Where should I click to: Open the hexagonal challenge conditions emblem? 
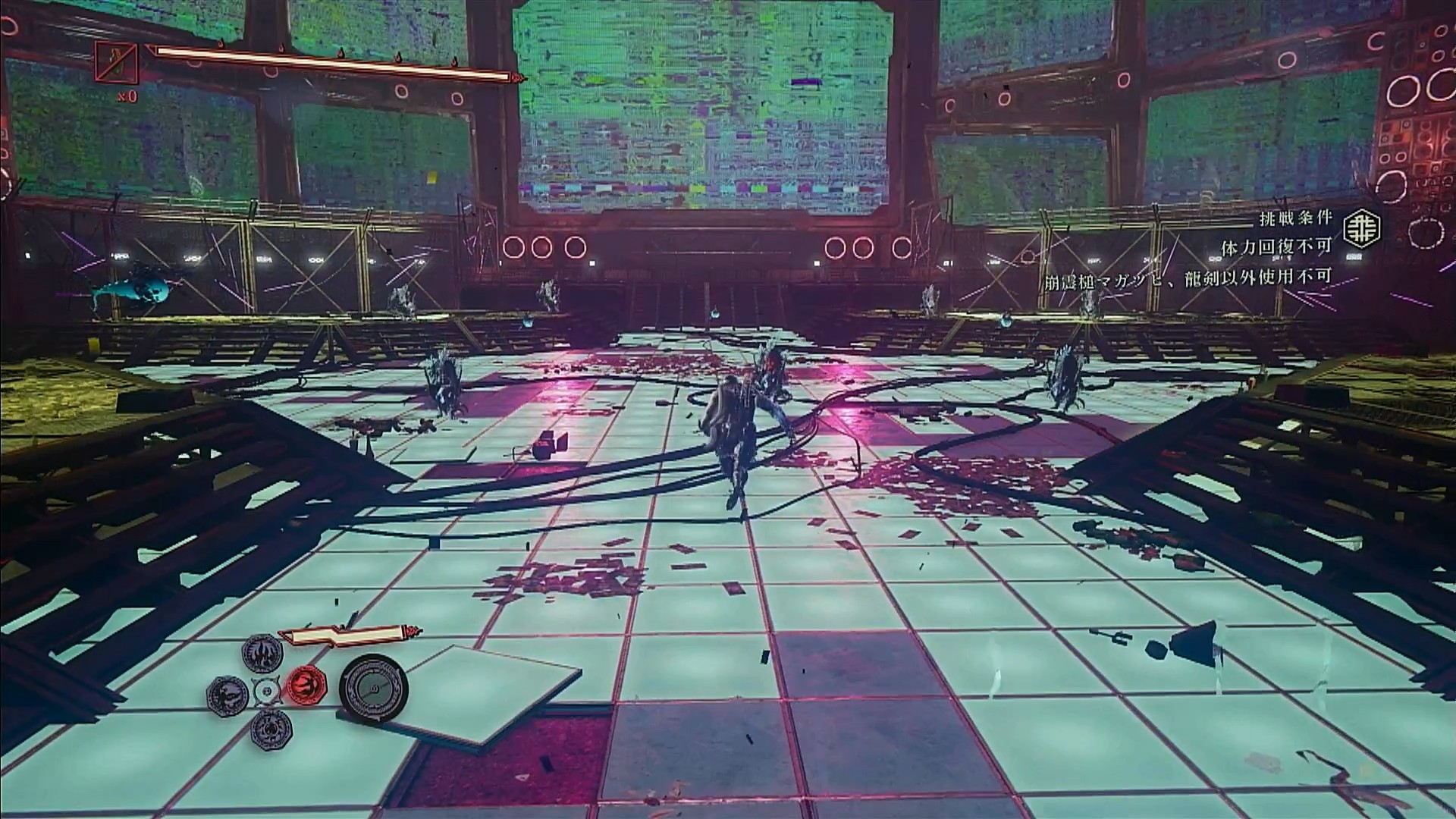pos(1361,229)
